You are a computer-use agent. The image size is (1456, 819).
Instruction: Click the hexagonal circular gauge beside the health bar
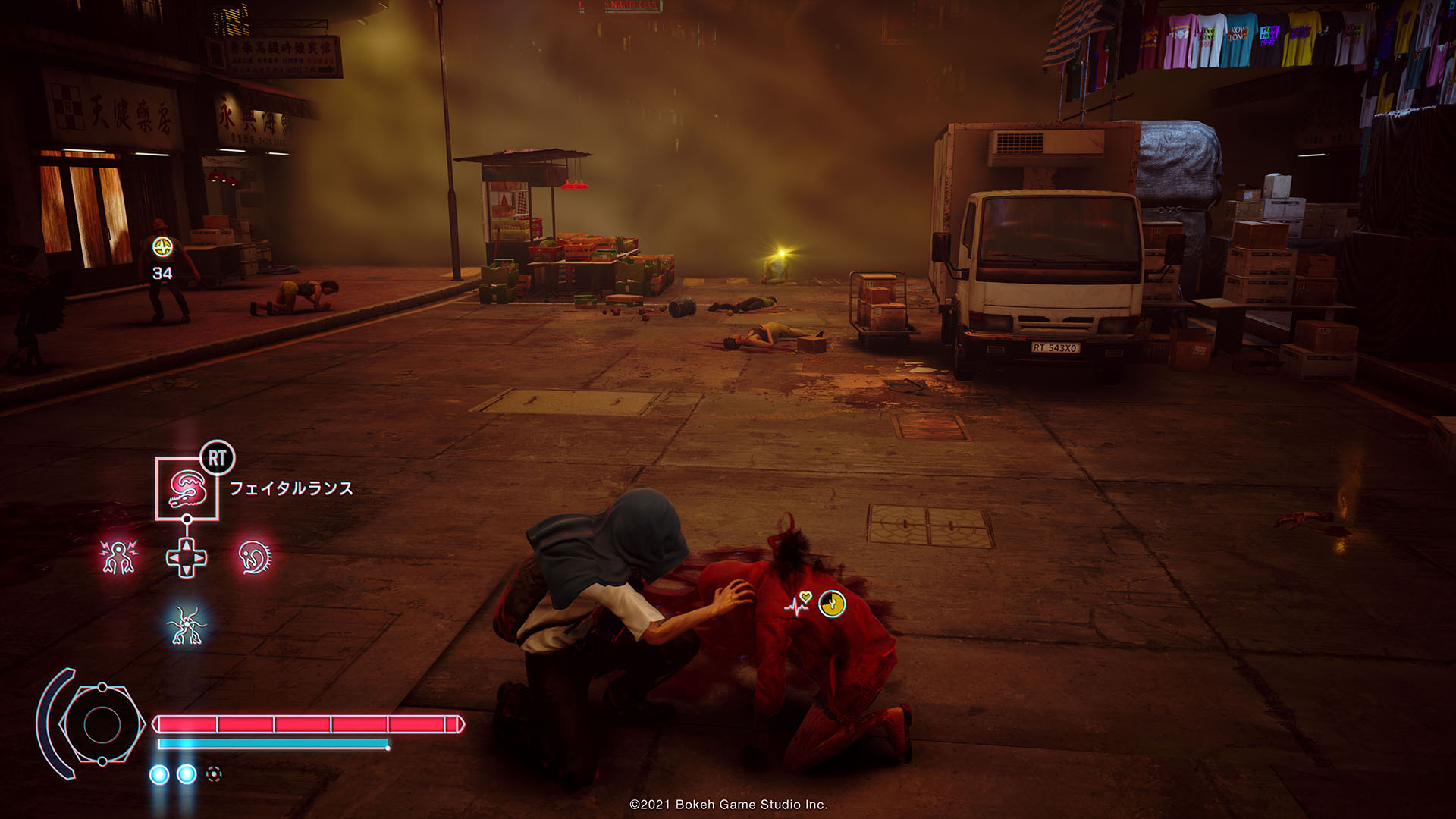[102, 725]
